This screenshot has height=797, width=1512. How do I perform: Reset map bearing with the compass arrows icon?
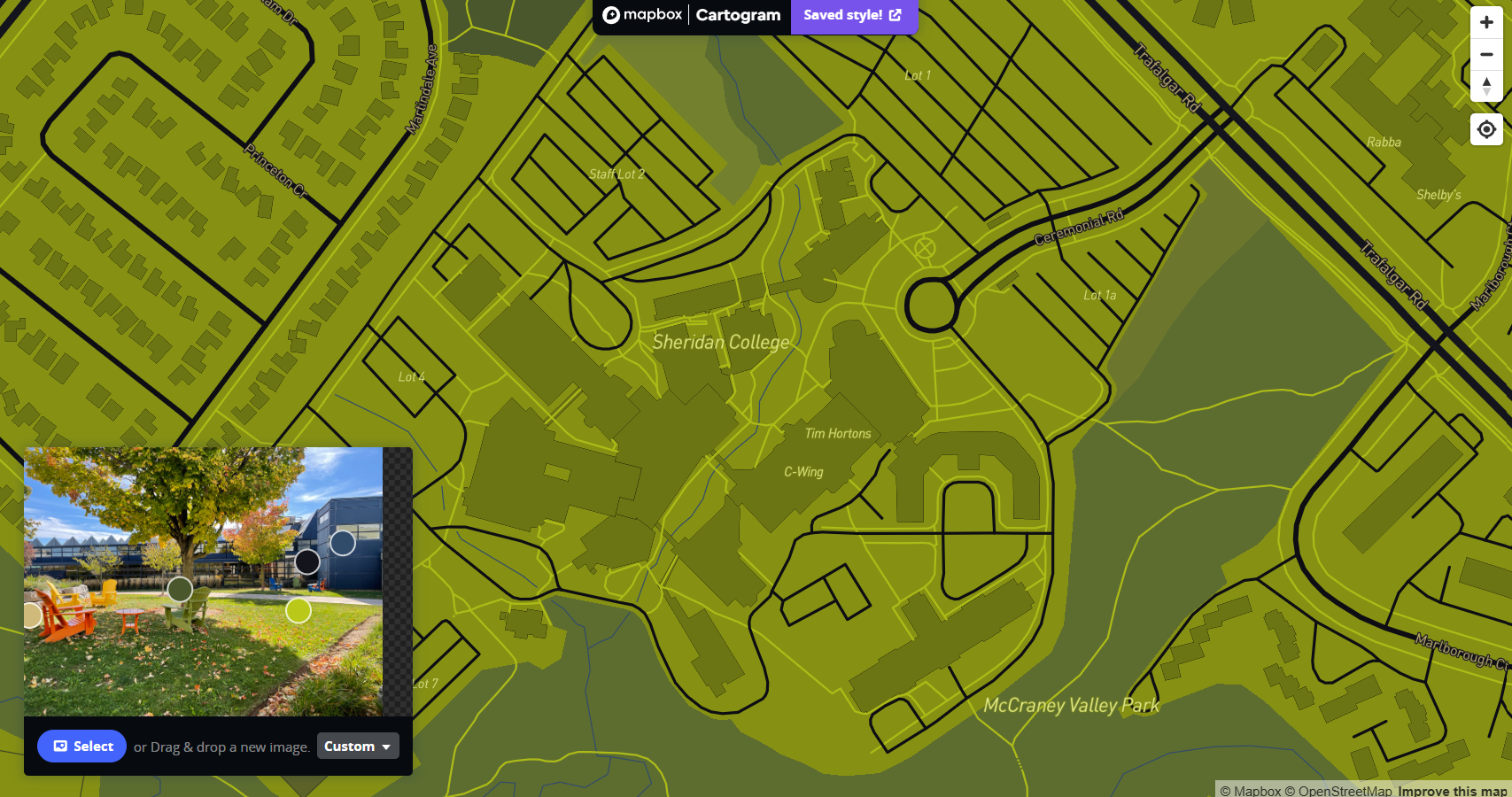pyautogui.click(x=1487, y=87)
